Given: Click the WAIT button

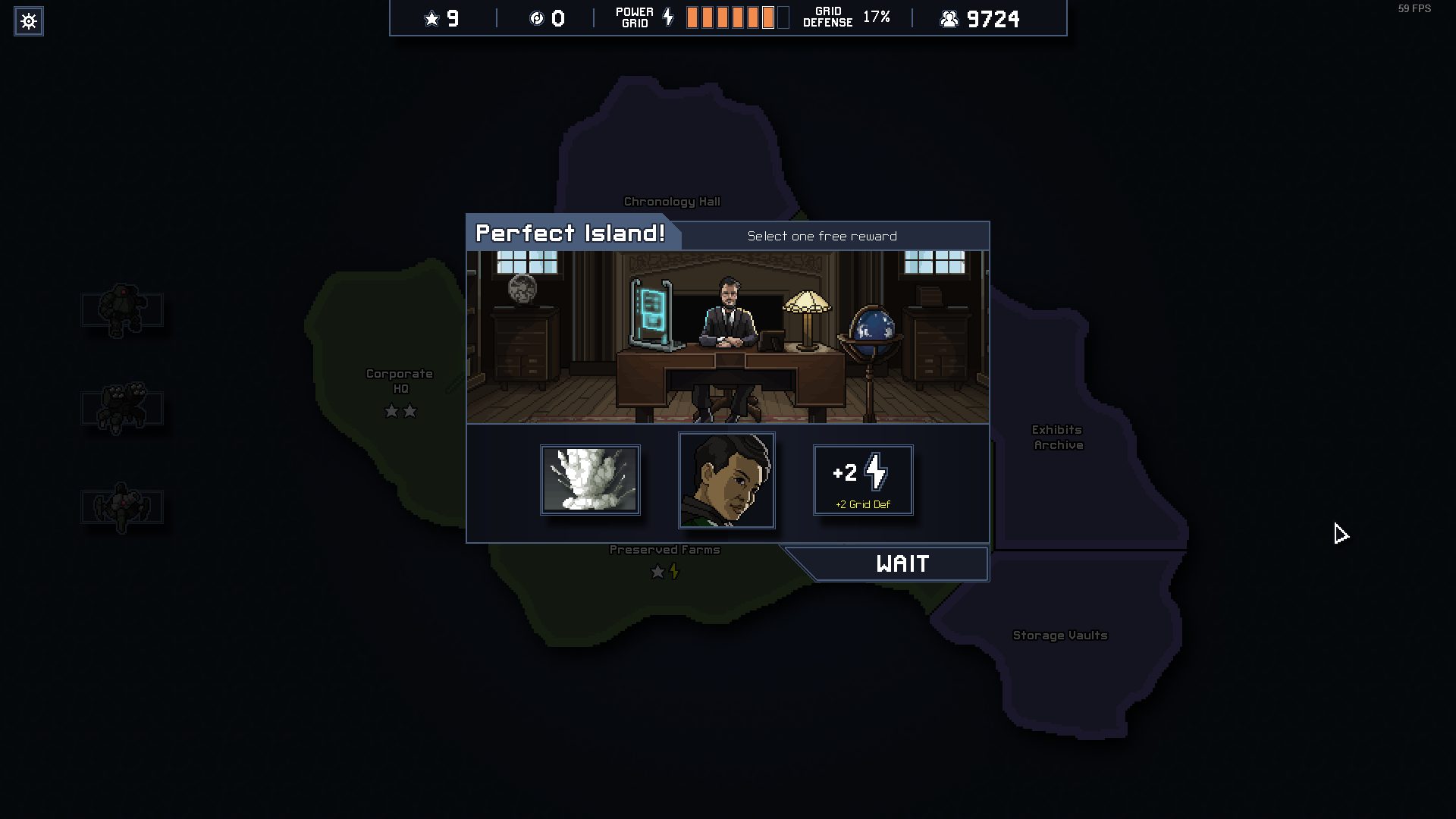Looking at the screenshot, I should click(901, 564).
